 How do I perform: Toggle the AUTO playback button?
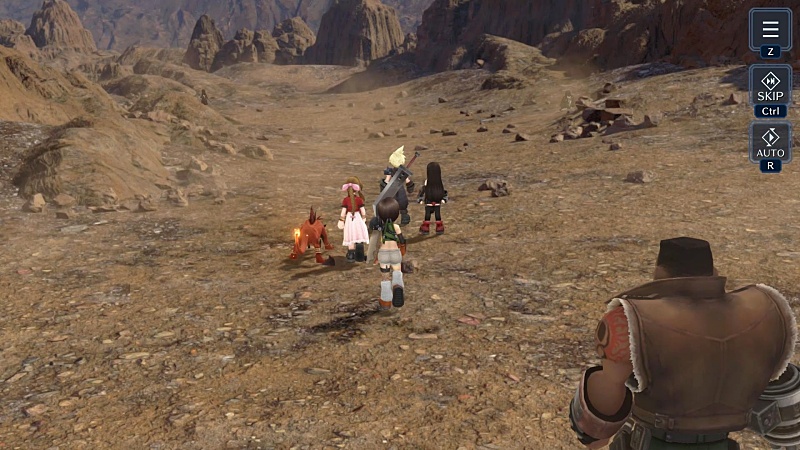coord(770,142)
